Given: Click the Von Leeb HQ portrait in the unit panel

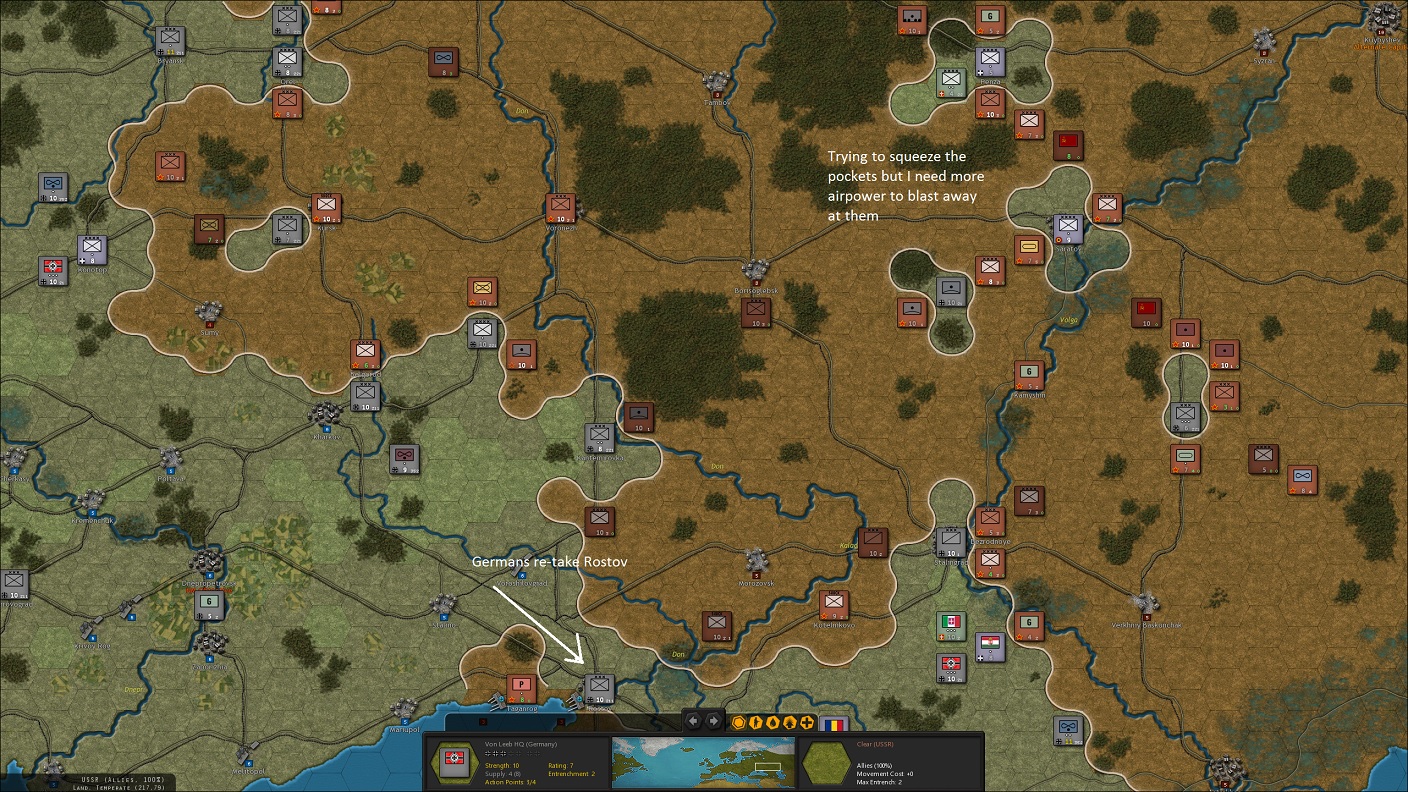Looking at the screenshot, I should click(454, 763).
